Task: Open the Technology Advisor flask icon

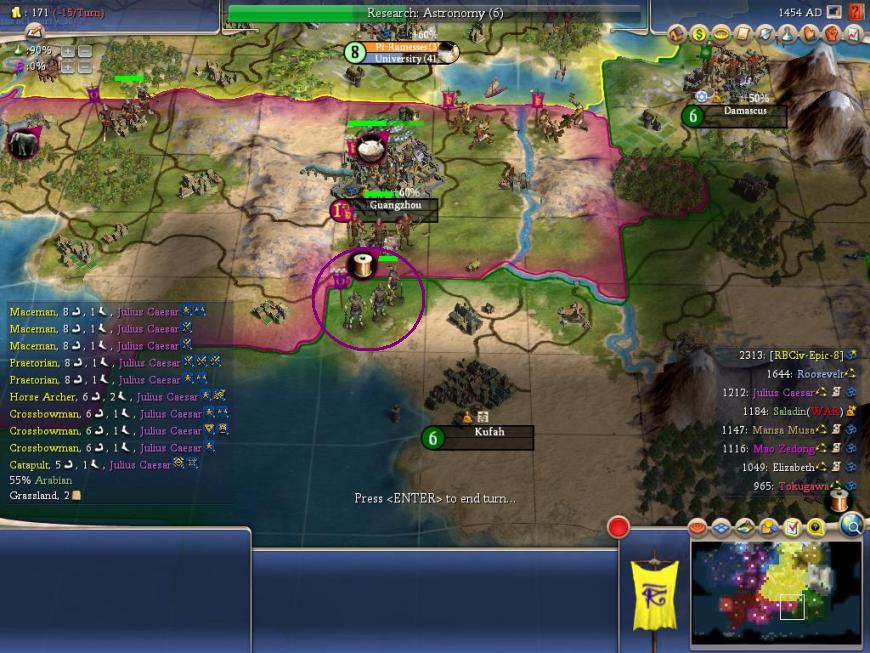Action: [787, 33]
